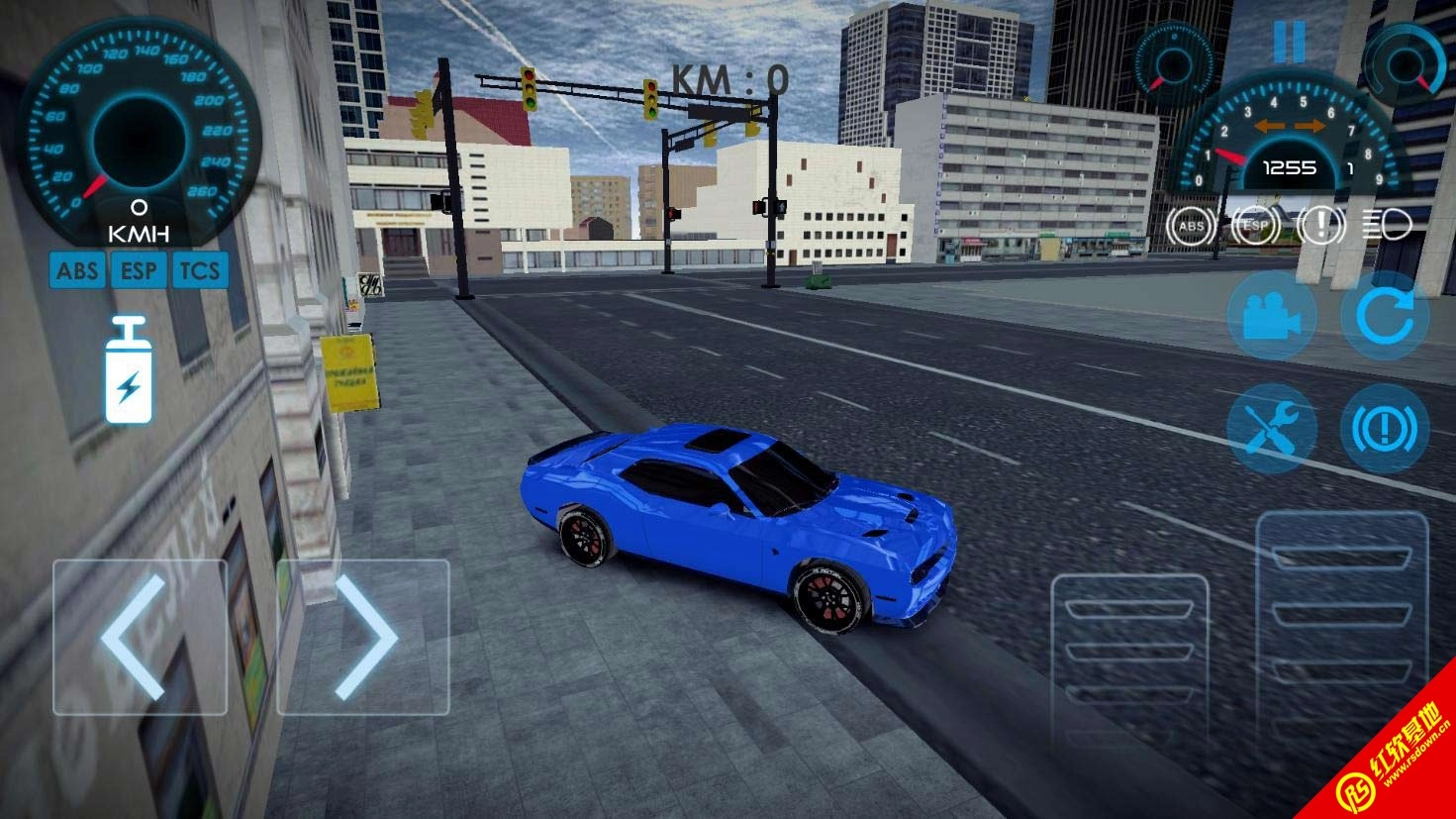The width and height of the screenshot is (1456, 819).
Task: Tap the ESP dashboard indicator icon
Action: pos(1256,227)
